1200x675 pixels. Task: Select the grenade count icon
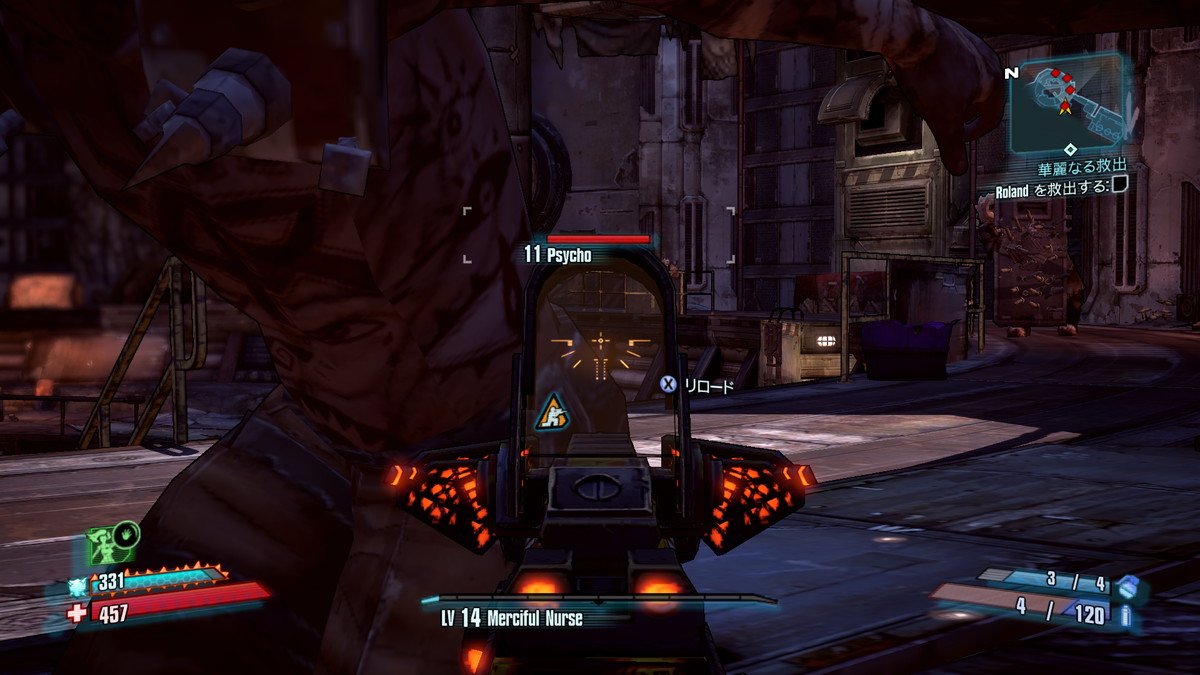pos(1127,587)
